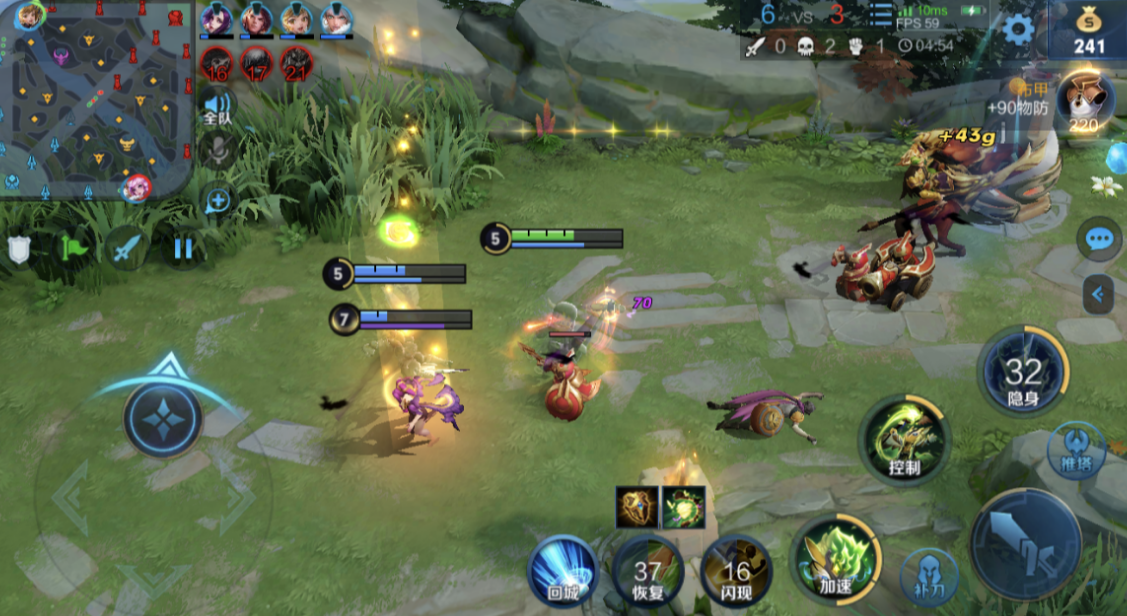The image size is (1127, 616).
Task: Toggle the 全队 team voice speaker
Action: (x=217, y=106)
